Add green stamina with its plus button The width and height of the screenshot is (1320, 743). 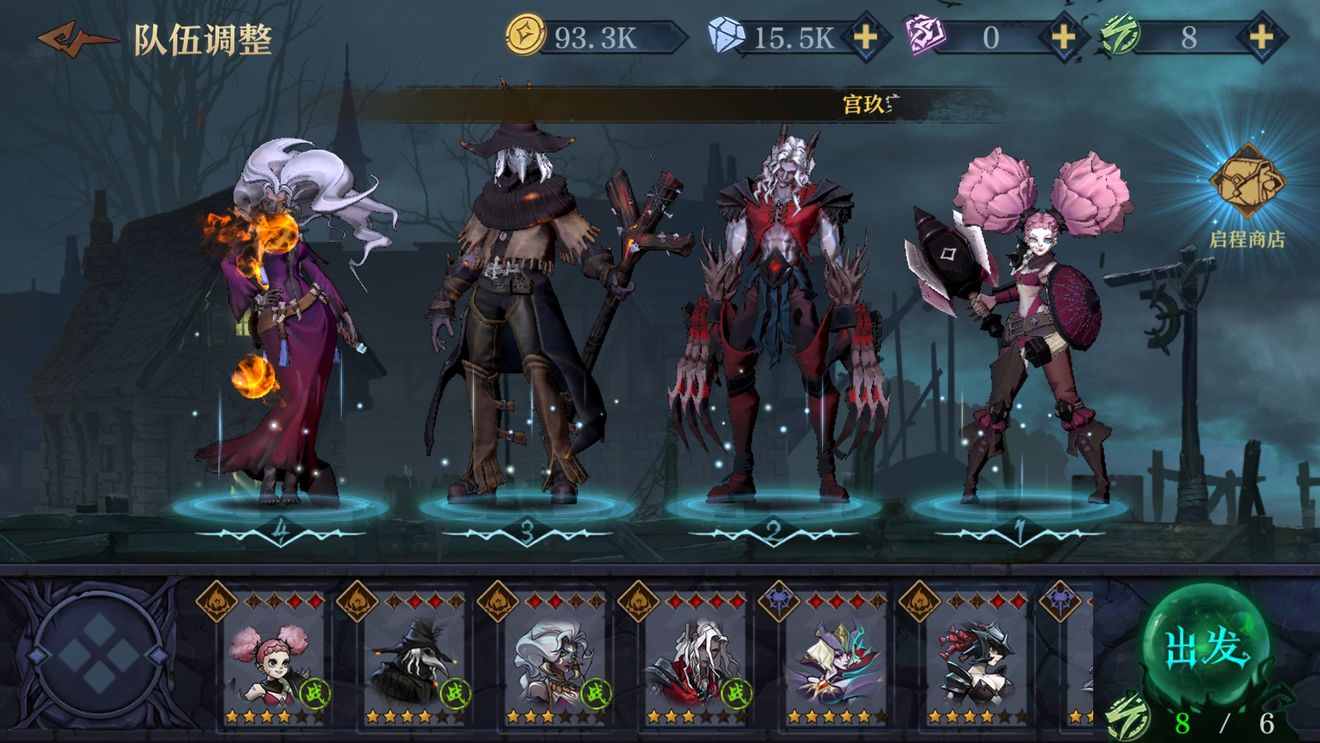(1262, 38)
